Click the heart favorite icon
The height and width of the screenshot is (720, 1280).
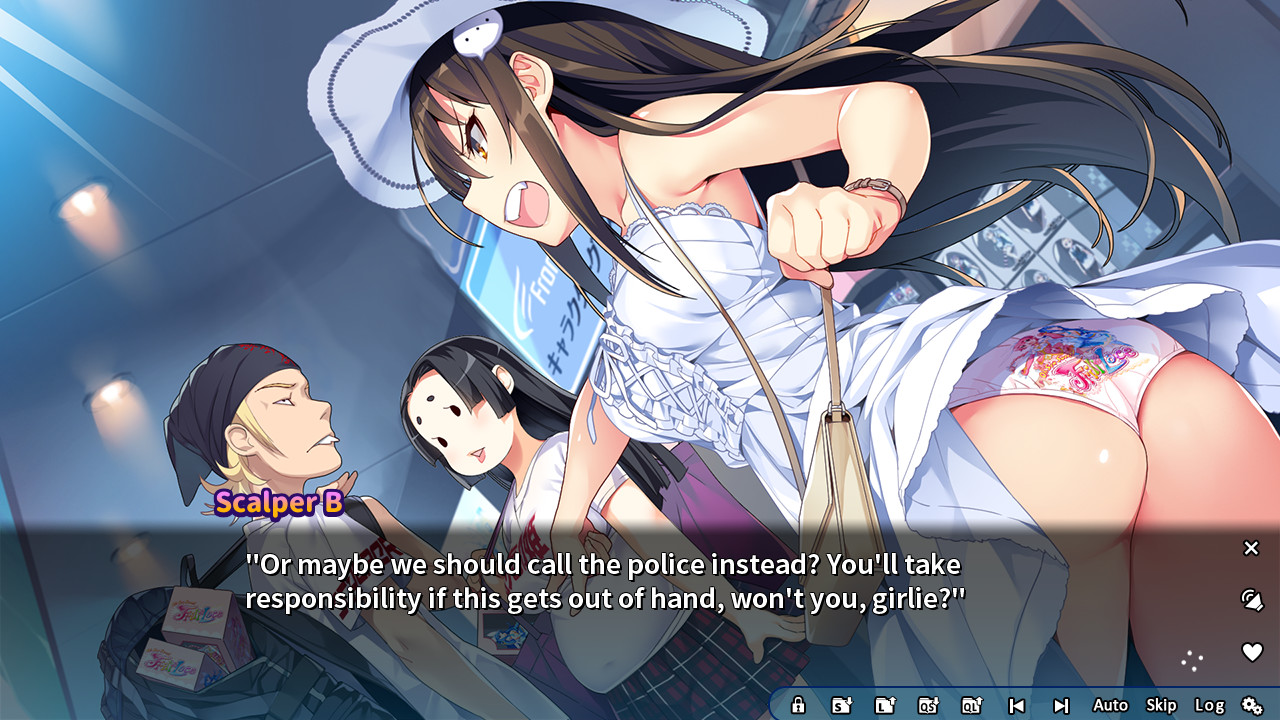[1251, 652]
